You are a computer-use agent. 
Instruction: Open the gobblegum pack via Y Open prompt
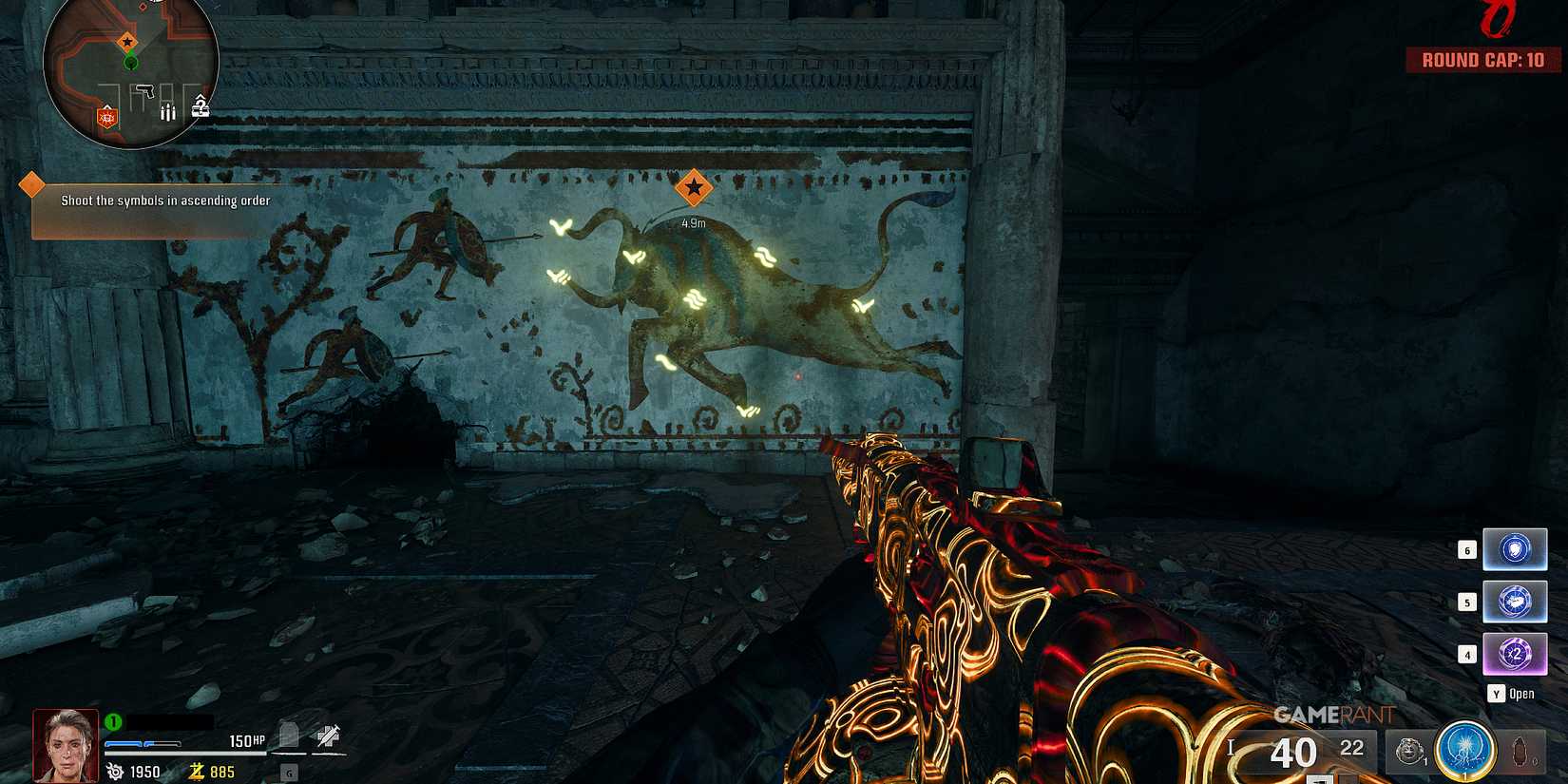[1511, 694]
